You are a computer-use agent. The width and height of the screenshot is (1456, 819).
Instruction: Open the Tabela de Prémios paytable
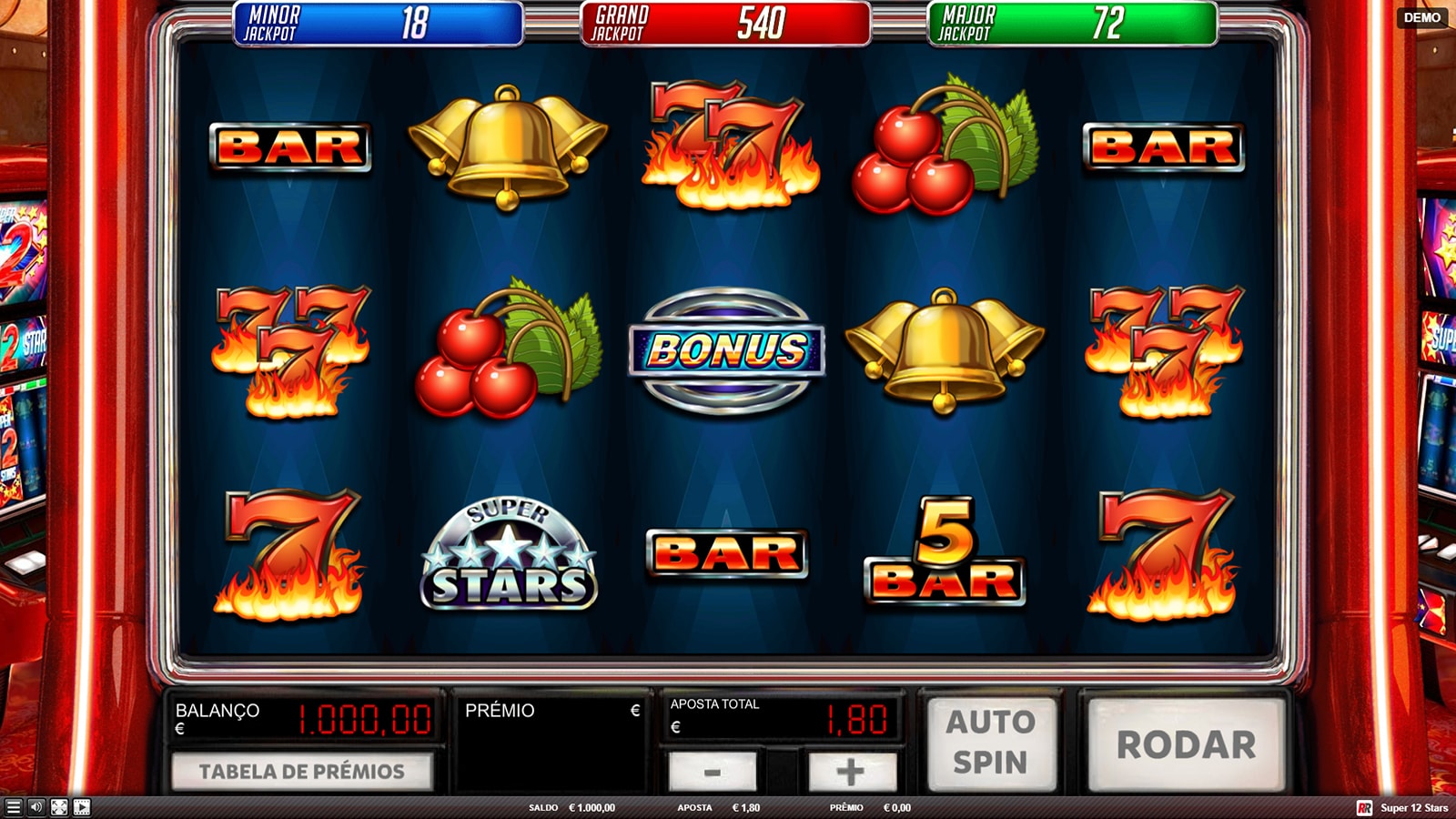tap(302, 772)
